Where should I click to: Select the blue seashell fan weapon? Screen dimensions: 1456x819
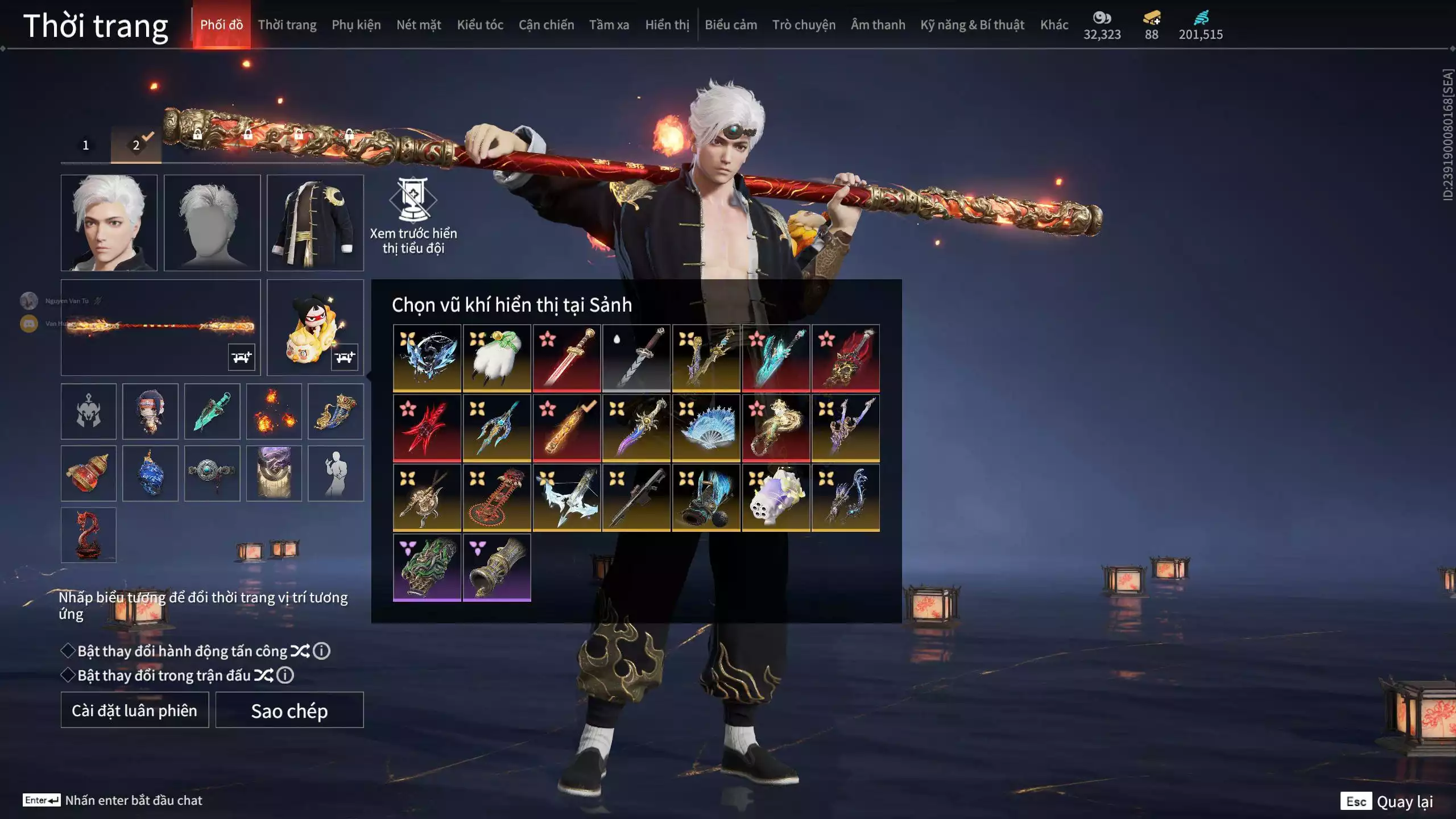pos(706,428)
